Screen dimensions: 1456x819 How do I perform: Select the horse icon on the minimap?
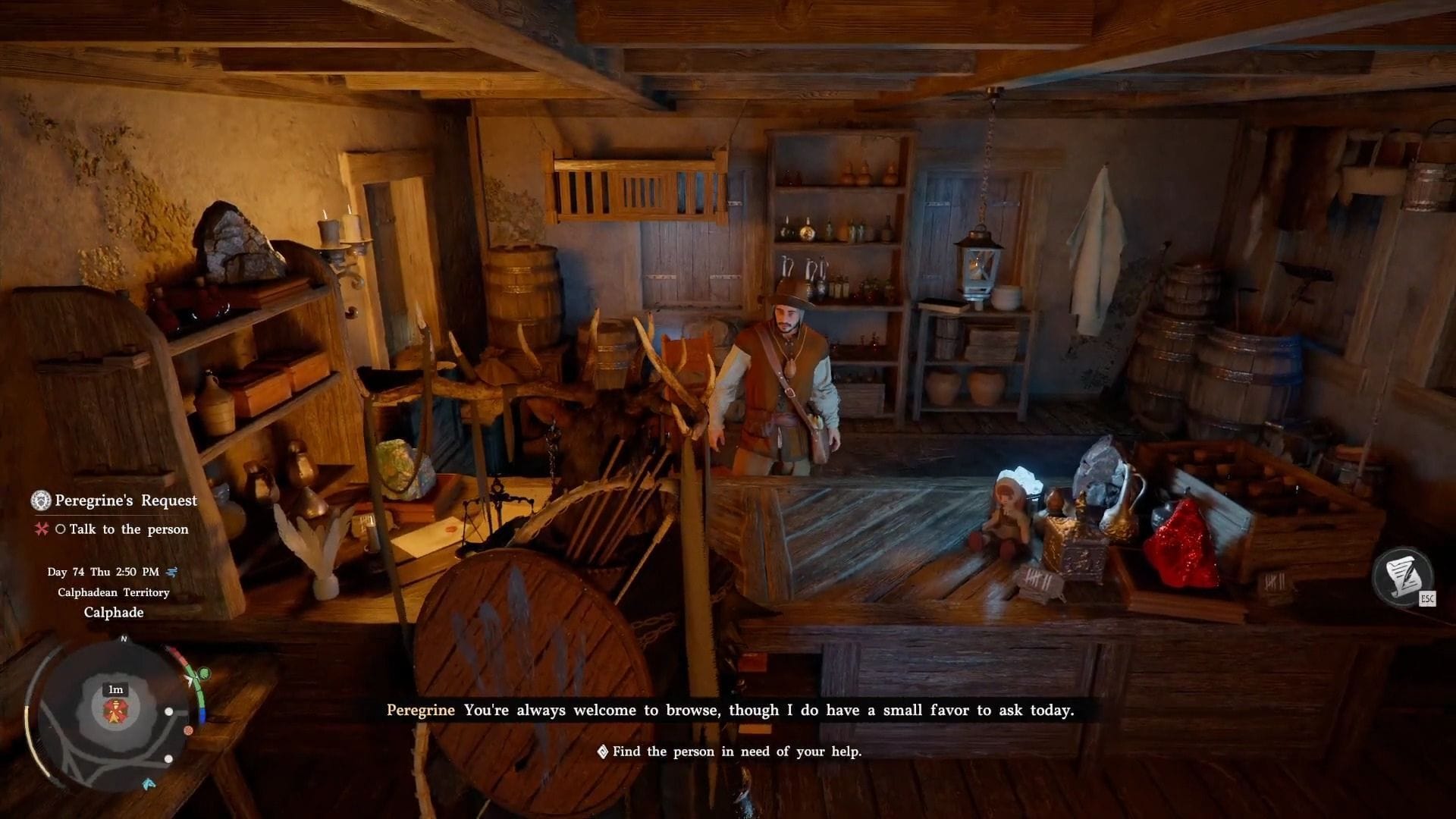coord(149,783)
